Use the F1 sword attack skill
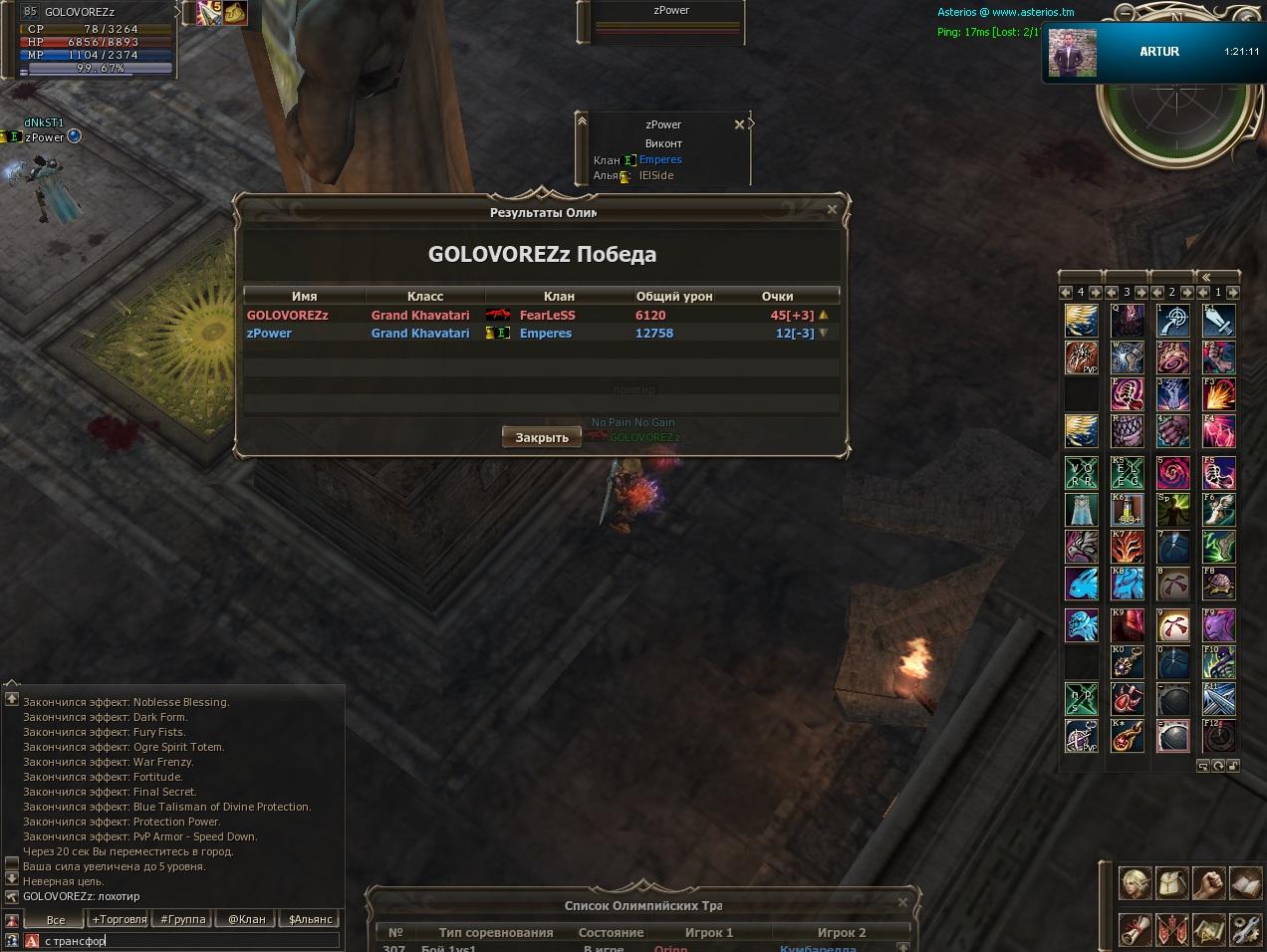This screenshot has height=952, width=1267. click(x=1219, y=320)
